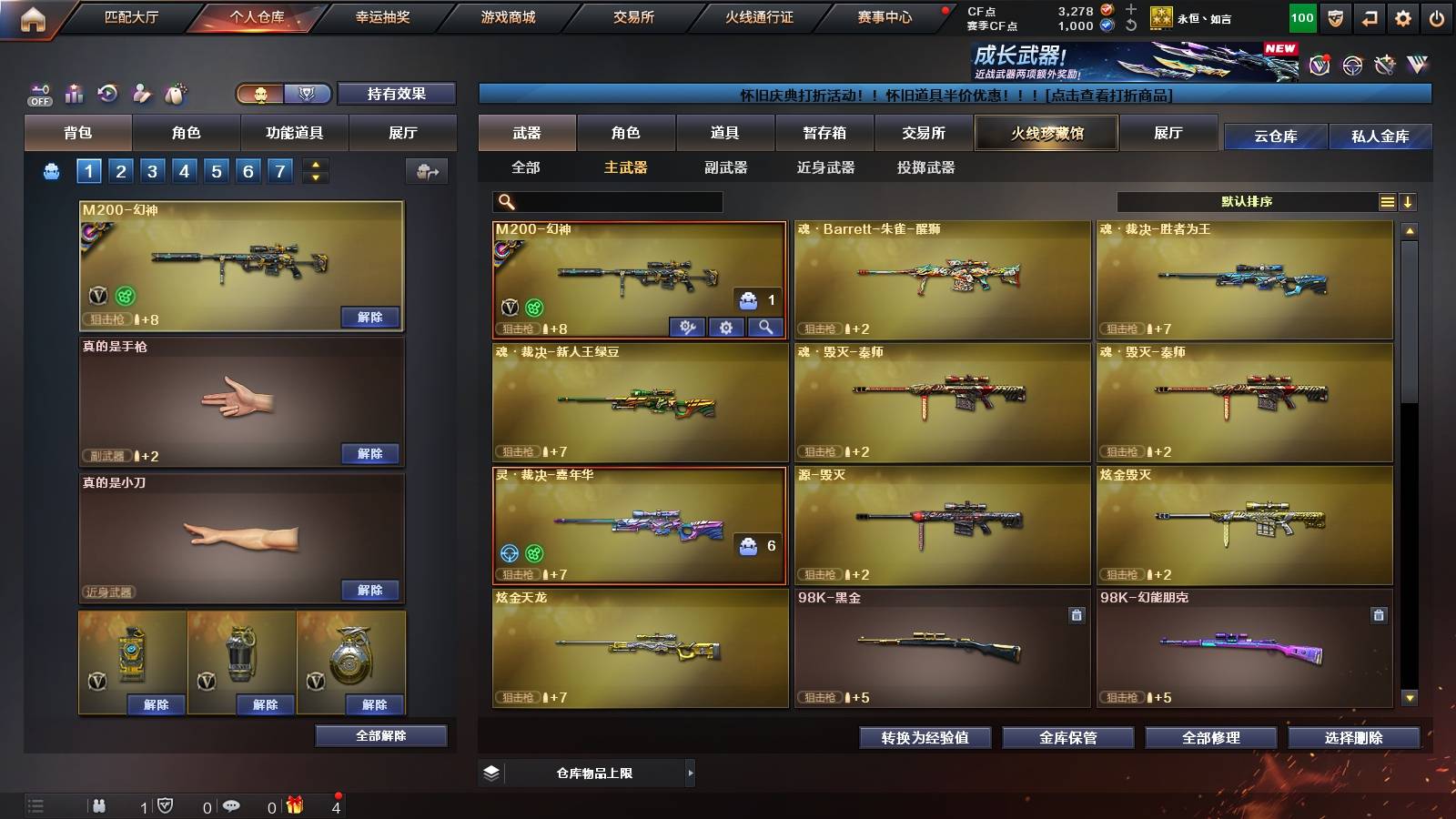Screen dimensions: 1456x819
Task: Switch to trophy view in the character toggle
Action: pos(308,94)
